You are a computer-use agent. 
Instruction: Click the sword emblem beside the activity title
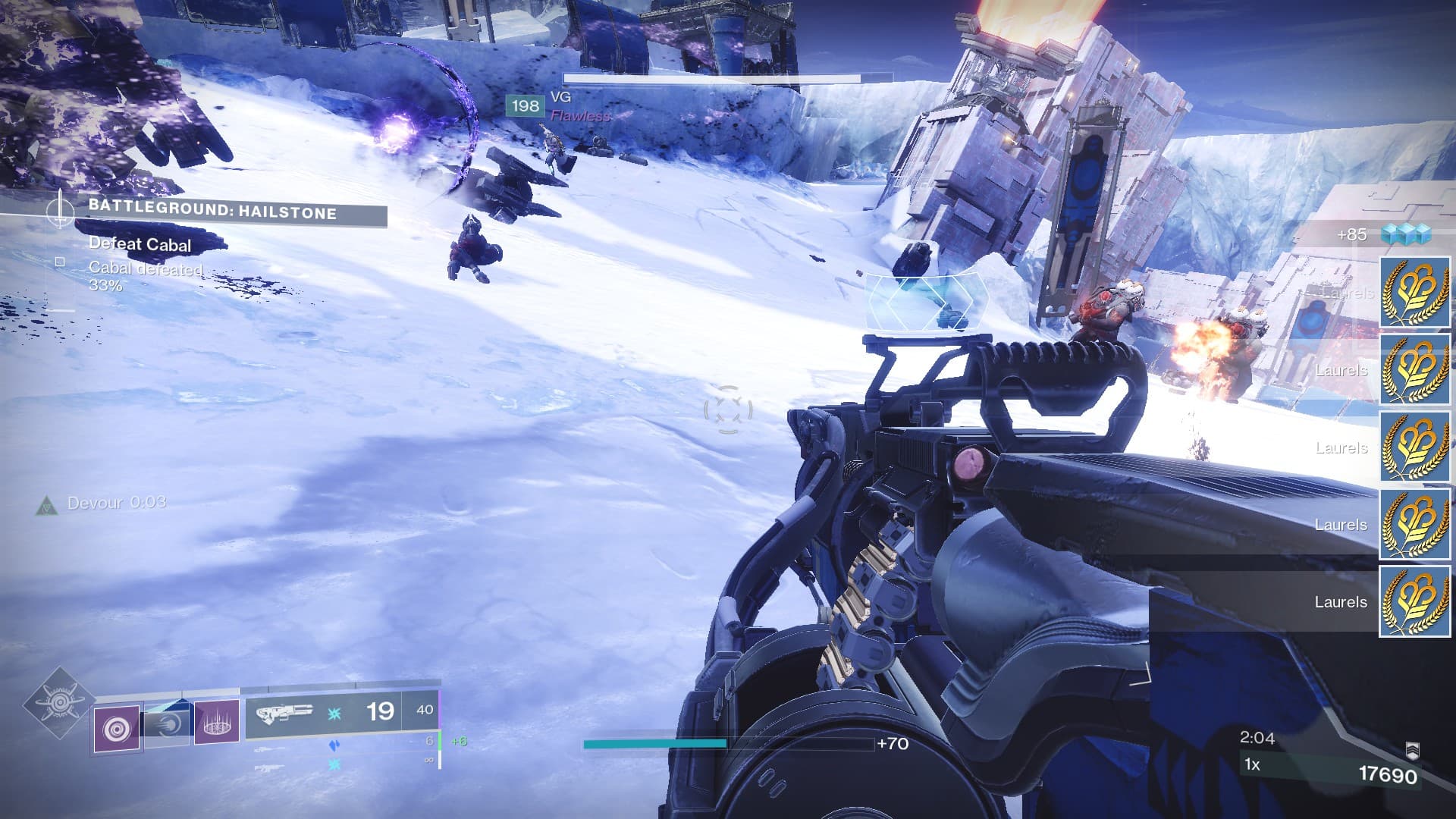point(60,209)
